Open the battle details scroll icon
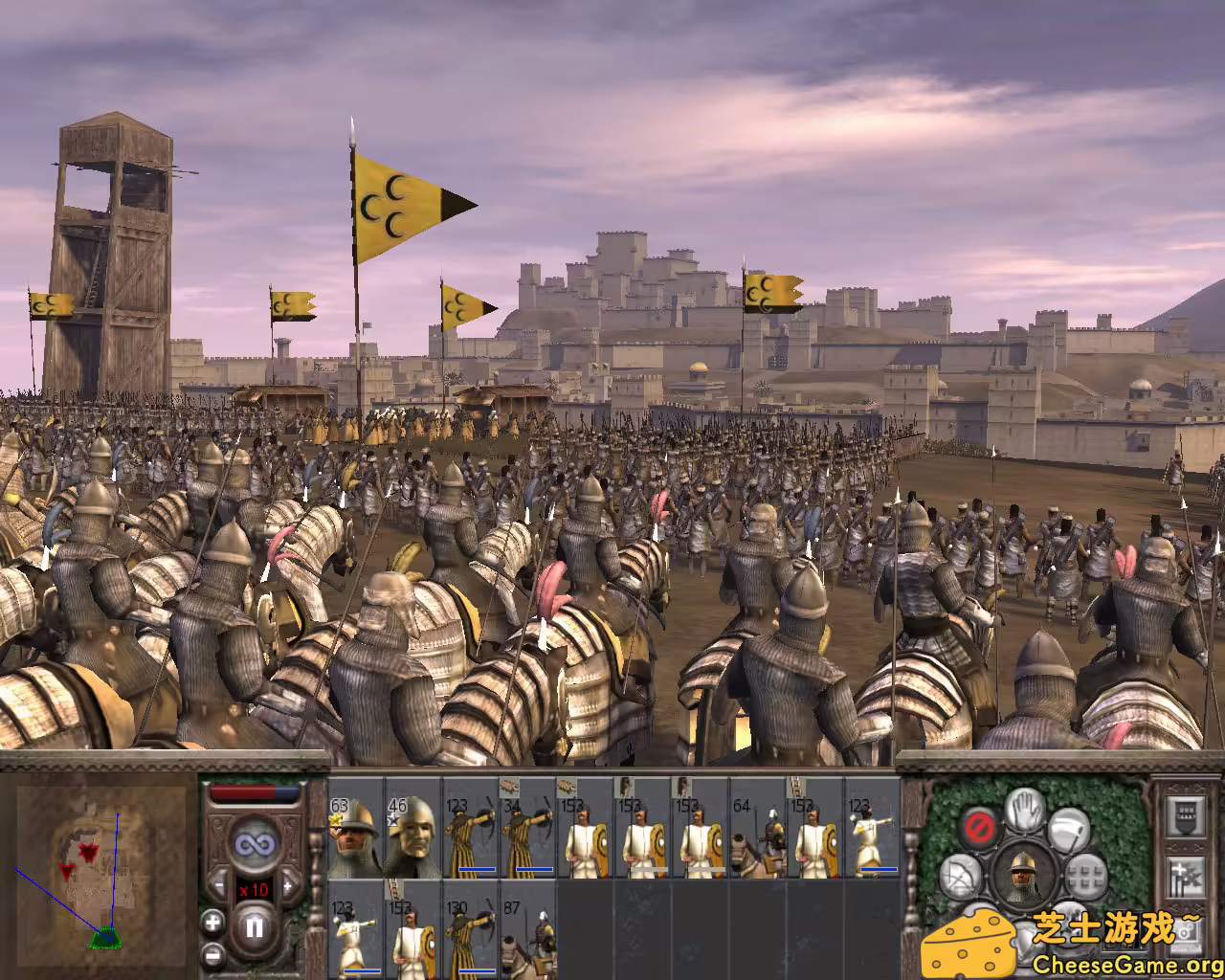This screenshot has height=980, width=1225. coord(1185,815)
